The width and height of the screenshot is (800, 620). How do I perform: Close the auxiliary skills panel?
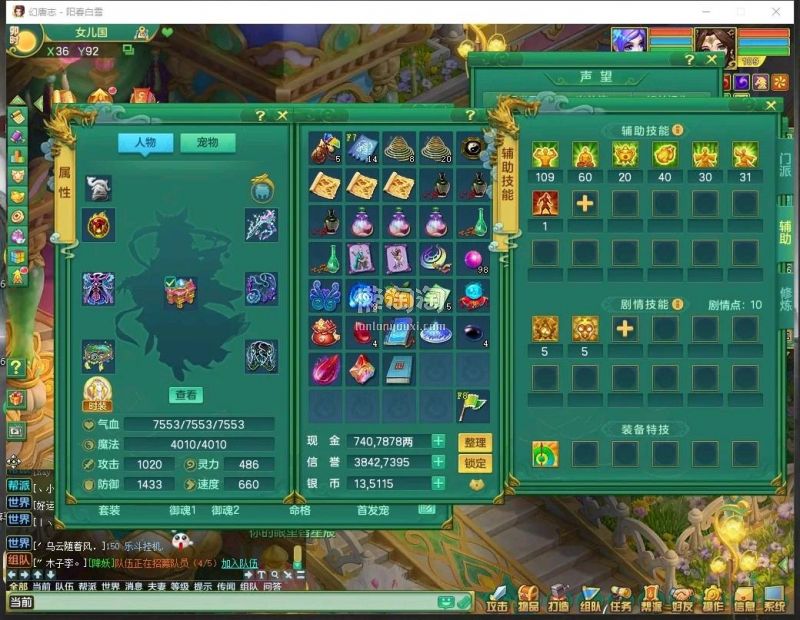[x=771, y=105]
